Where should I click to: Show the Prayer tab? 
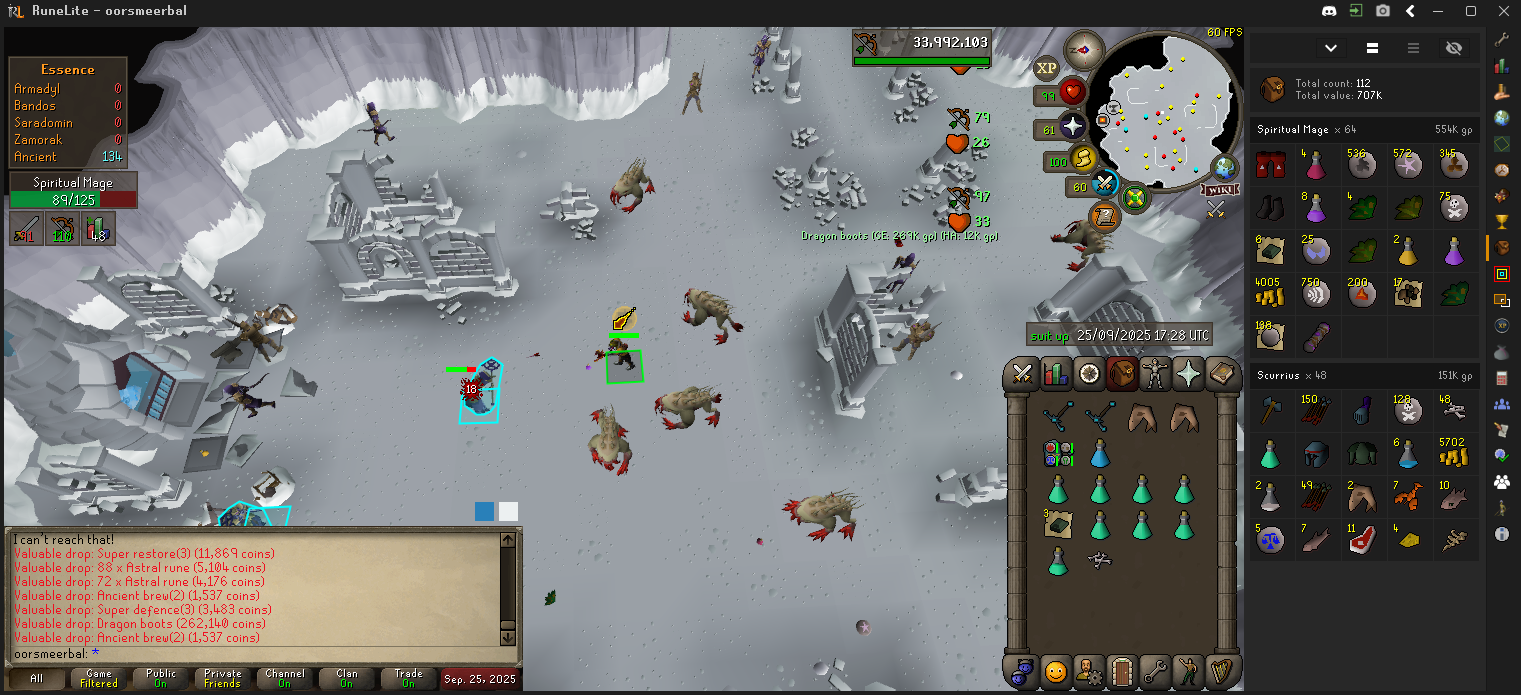click(x=1188, y=374)
